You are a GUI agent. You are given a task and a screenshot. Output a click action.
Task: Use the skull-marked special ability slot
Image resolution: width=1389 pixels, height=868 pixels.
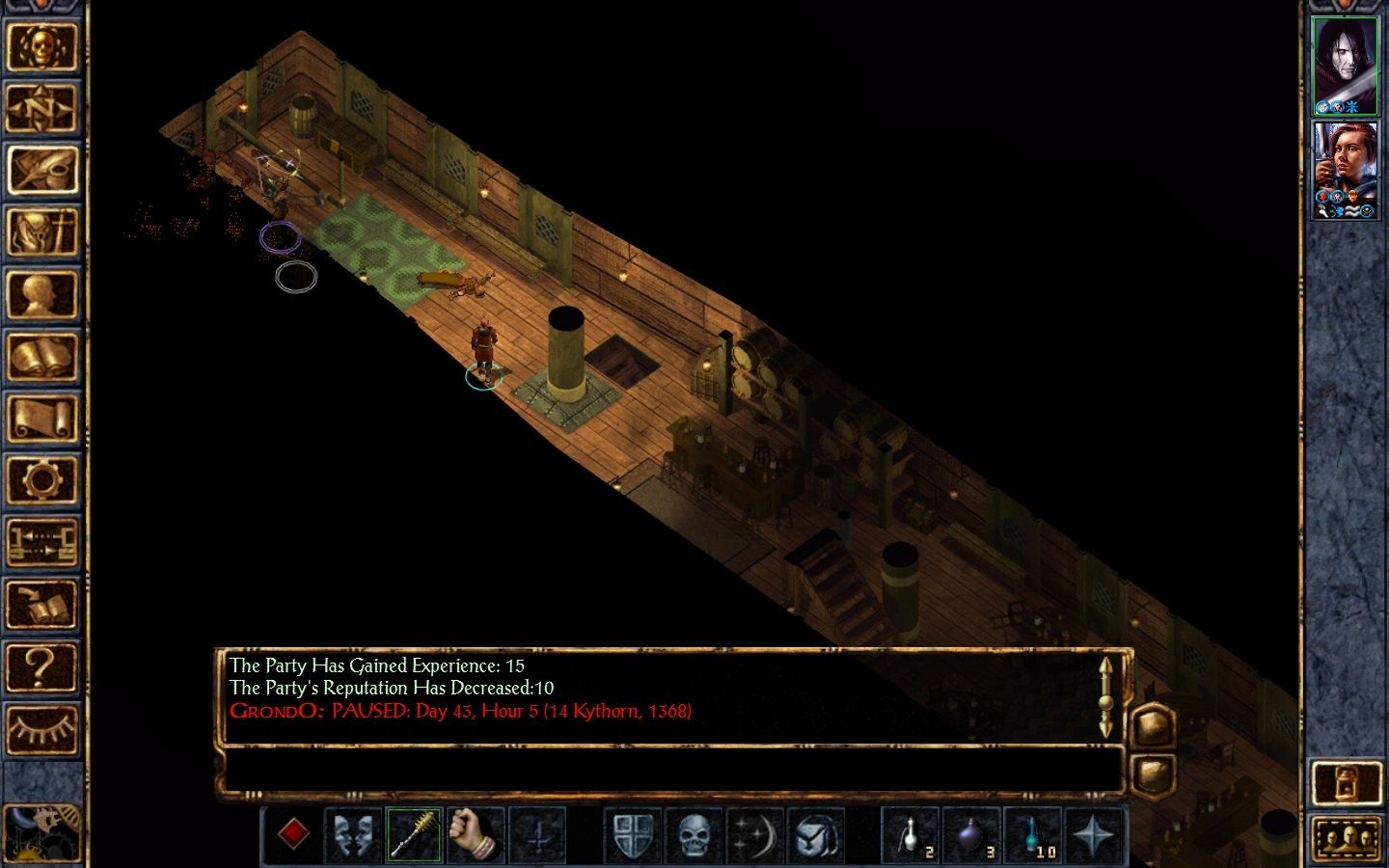[695, 835]
